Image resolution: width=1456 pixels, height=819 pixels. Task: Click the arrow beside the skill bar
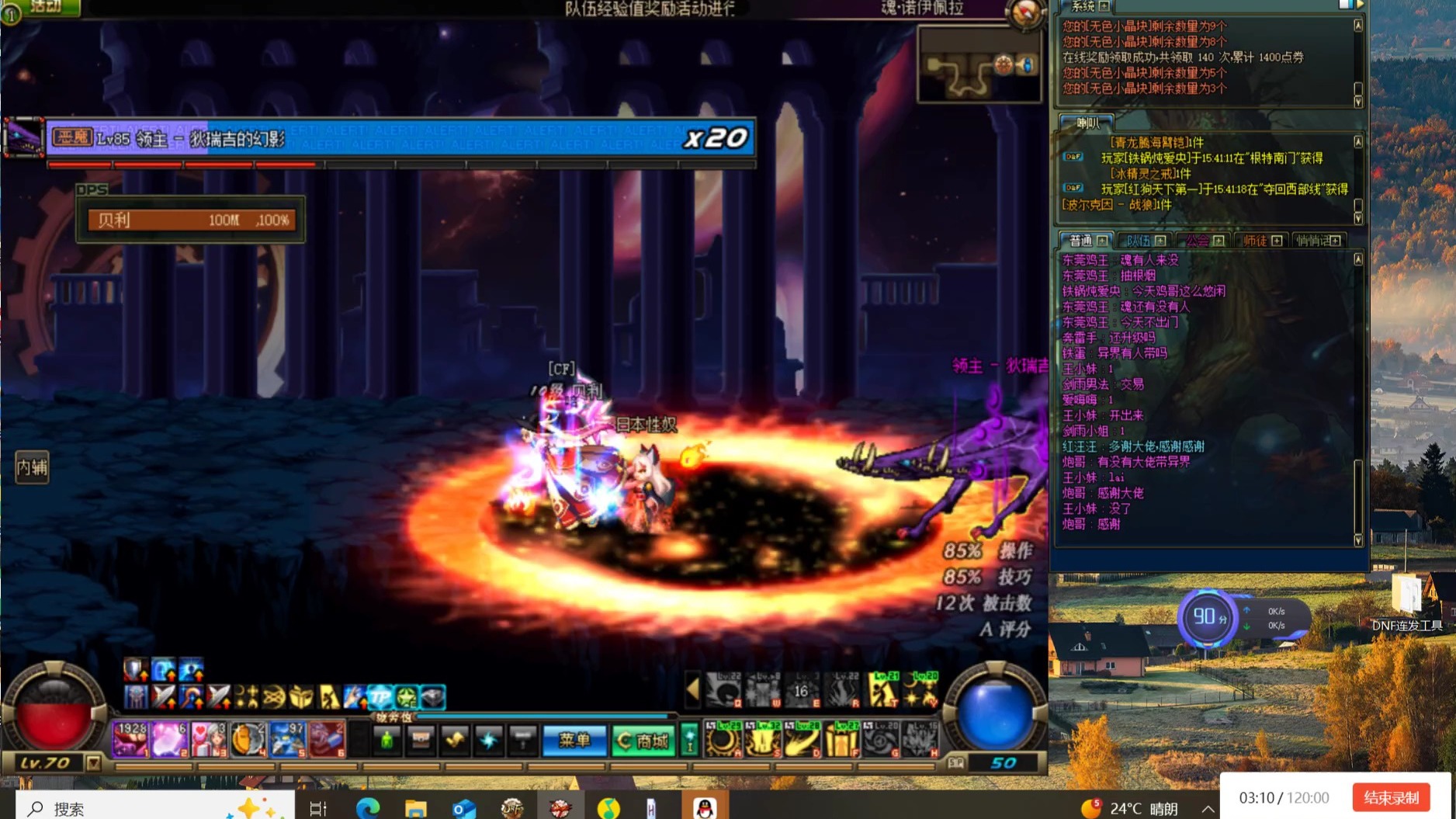[692, 690]
